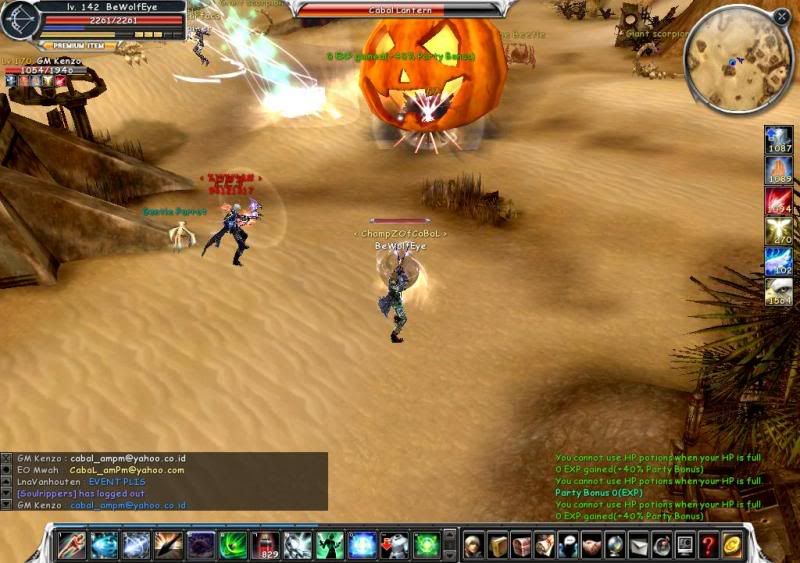Image resolution: width=800 pixels, height=563 pixels.
Task: Open the speech bubble community icon
Action: point(568,545)
